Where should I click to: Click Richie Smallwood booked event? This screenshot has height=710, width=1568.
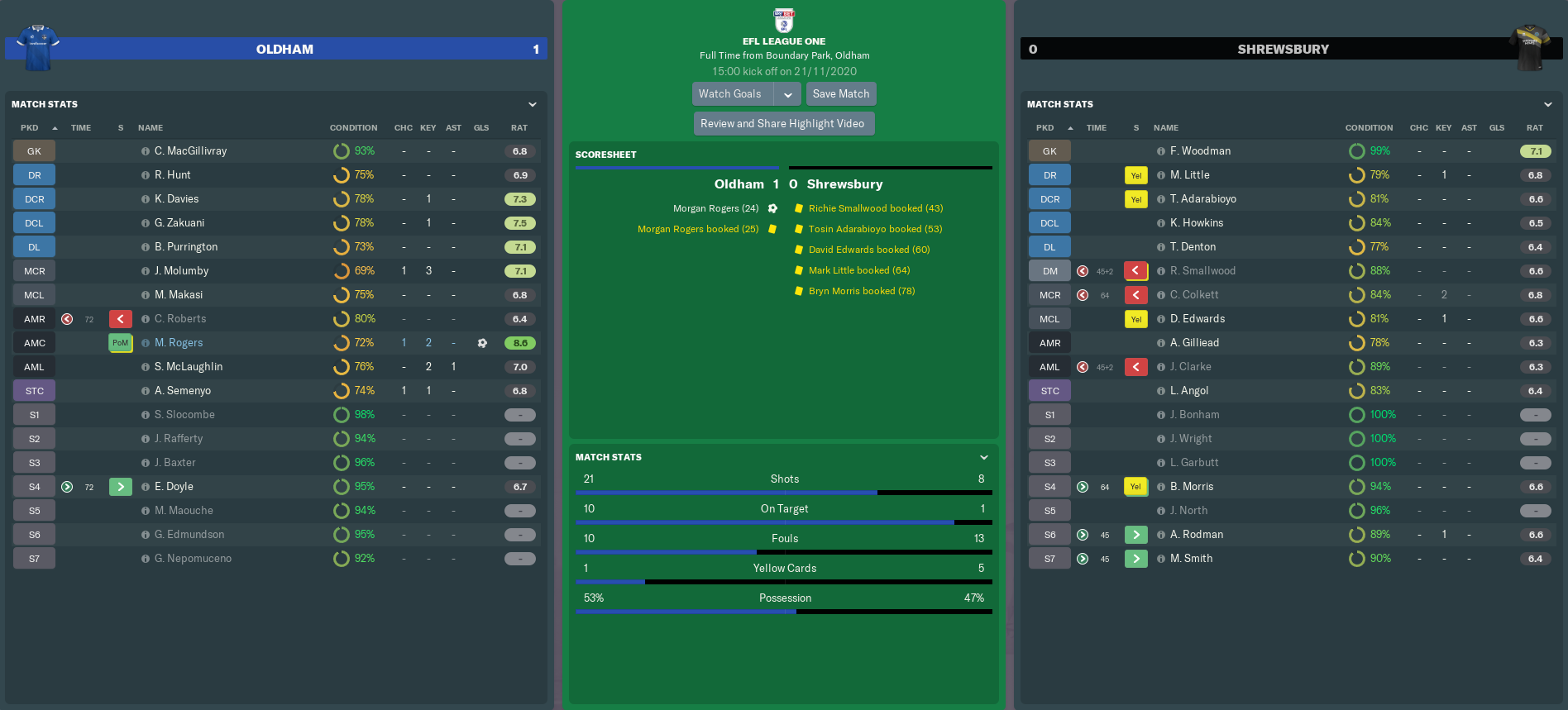tap(875, 208)
